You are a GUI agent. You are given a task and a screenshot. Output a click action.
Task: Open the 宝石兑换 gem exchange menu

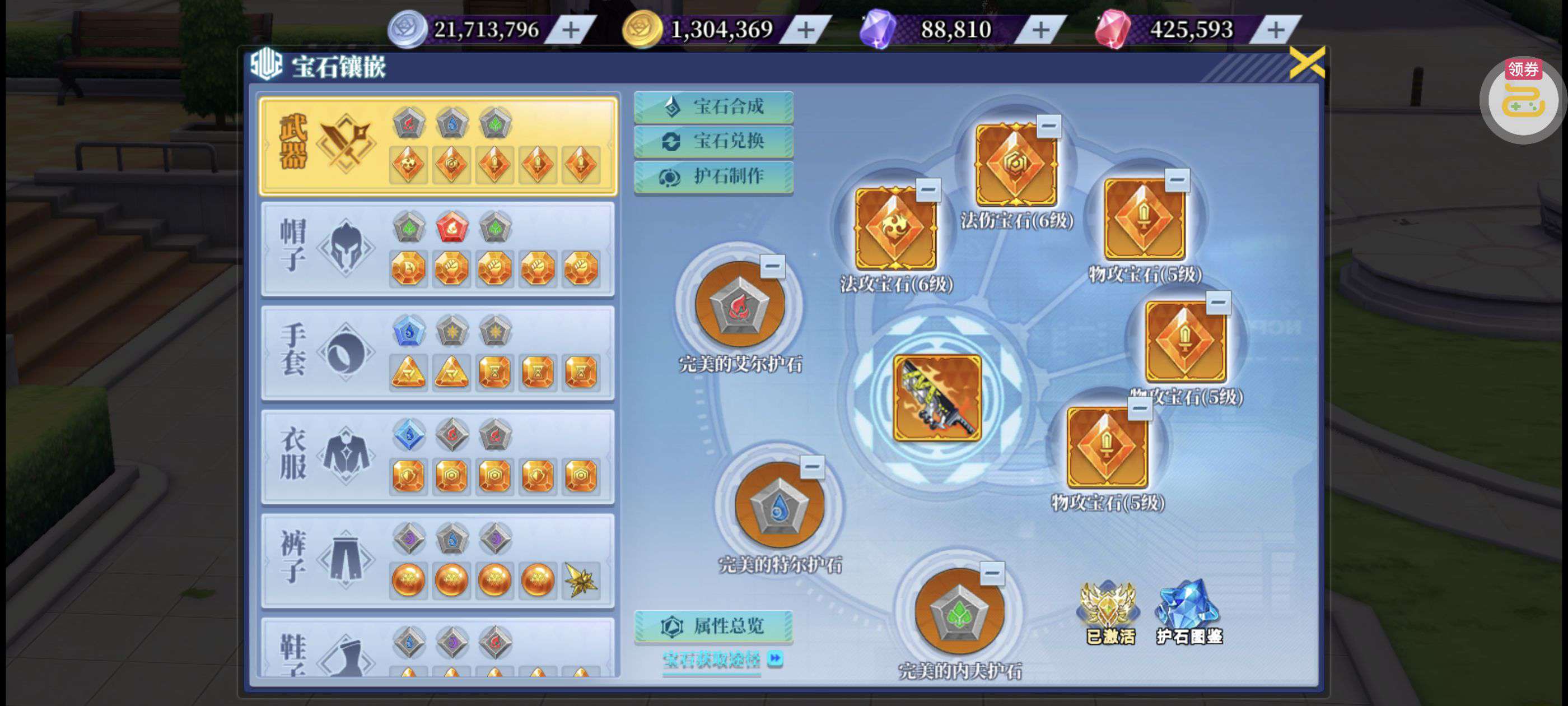713,142
